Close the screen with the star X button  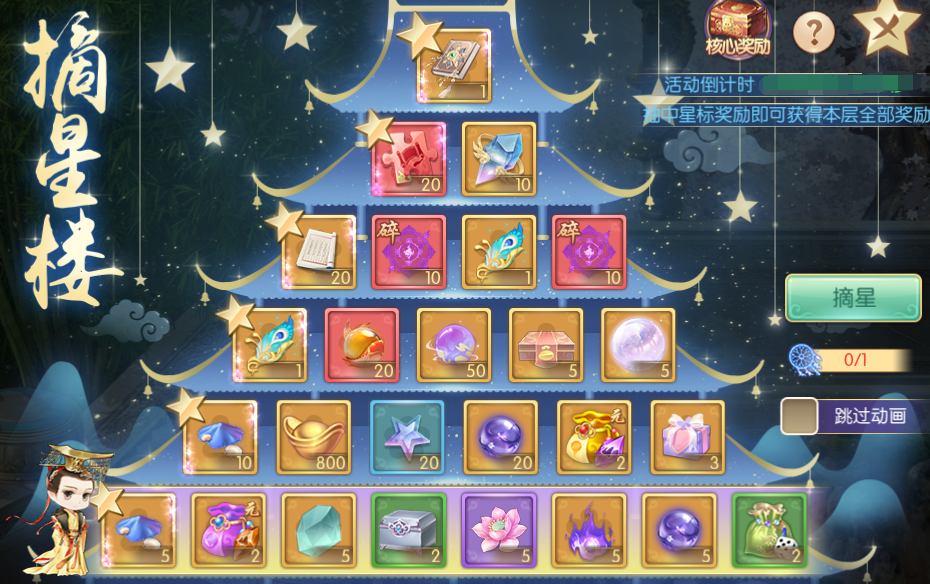[x=885, y=28]
